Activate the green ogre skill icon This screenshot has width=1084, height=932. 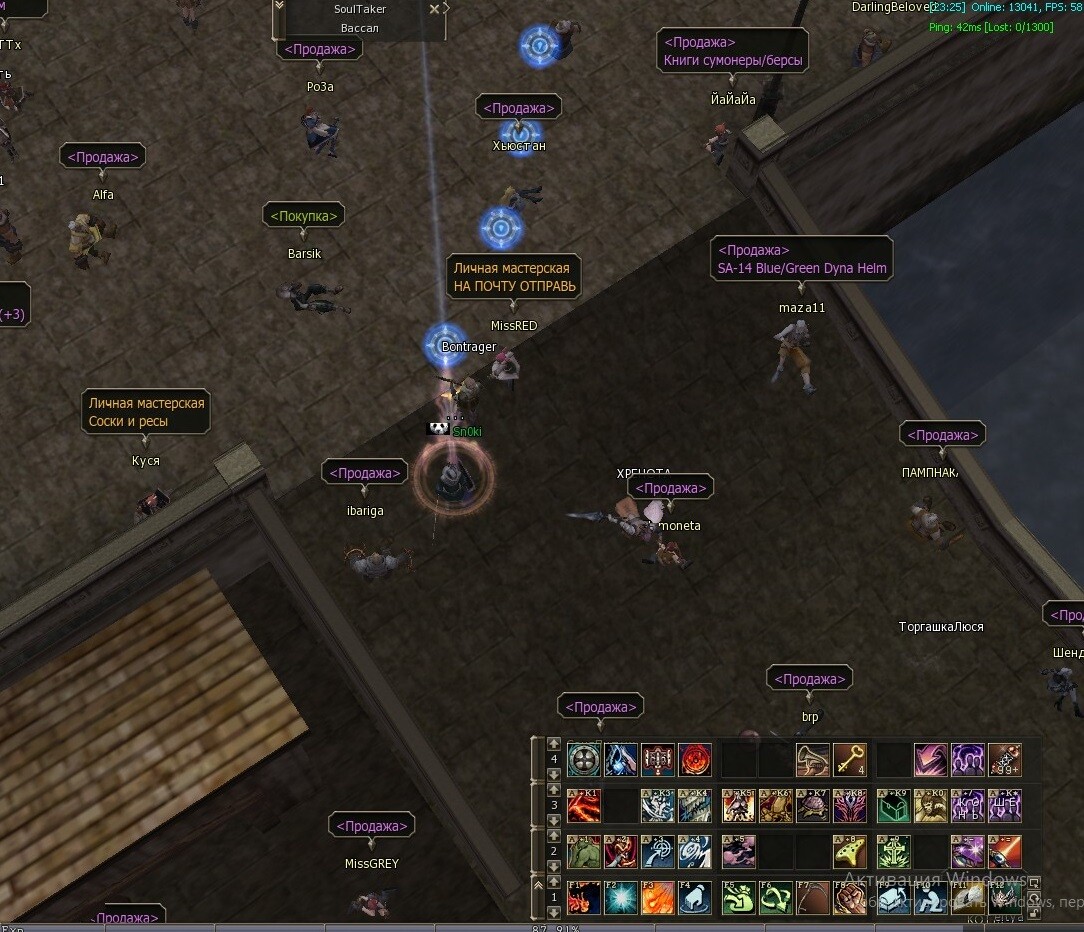tap(583, 852)
